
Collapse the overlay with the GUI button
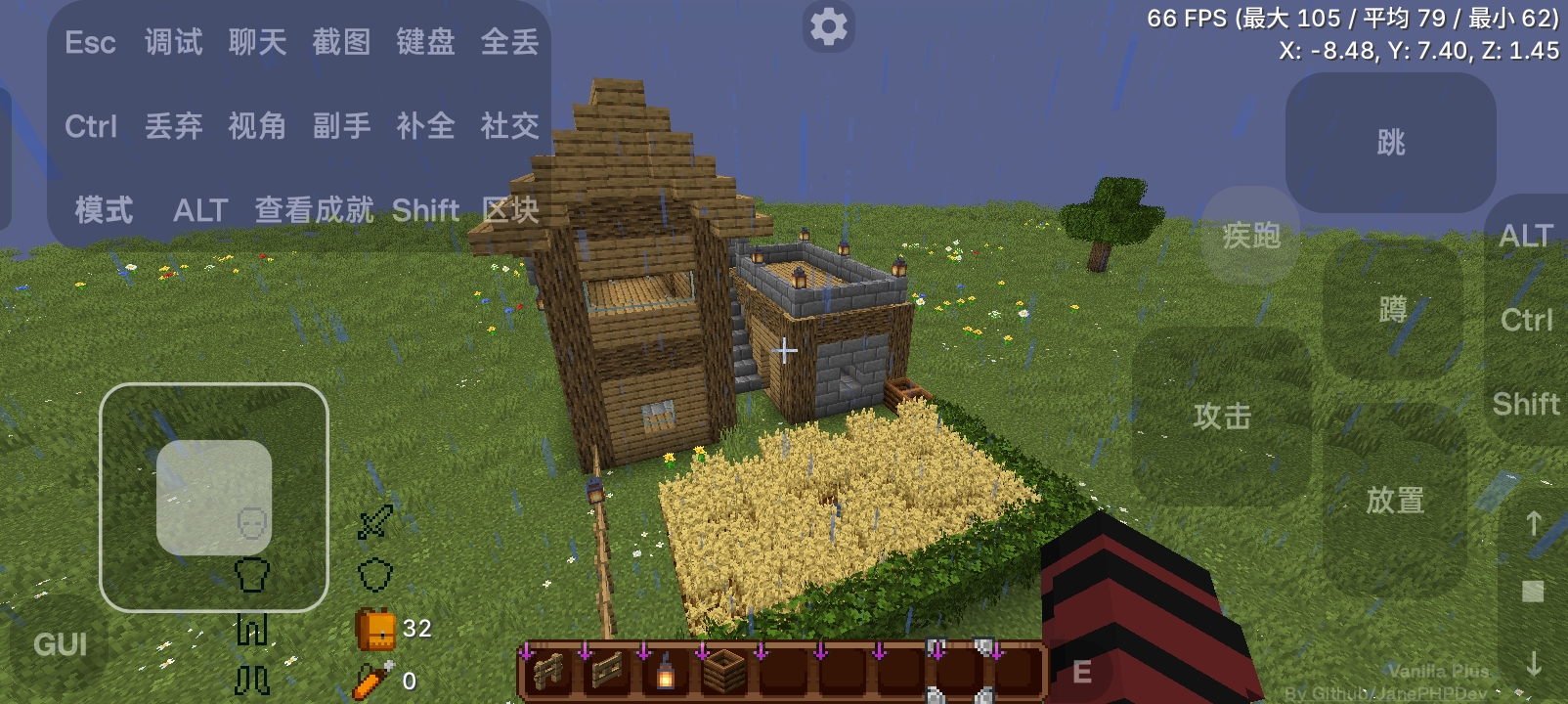pos(60,643)
